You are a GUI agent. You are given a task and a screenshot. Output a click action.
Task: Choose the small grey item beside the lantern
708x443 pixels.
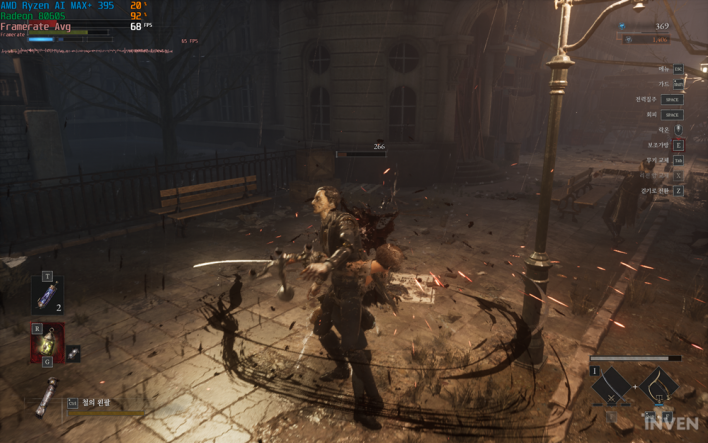pyautogui.click(x=74, y=353)
